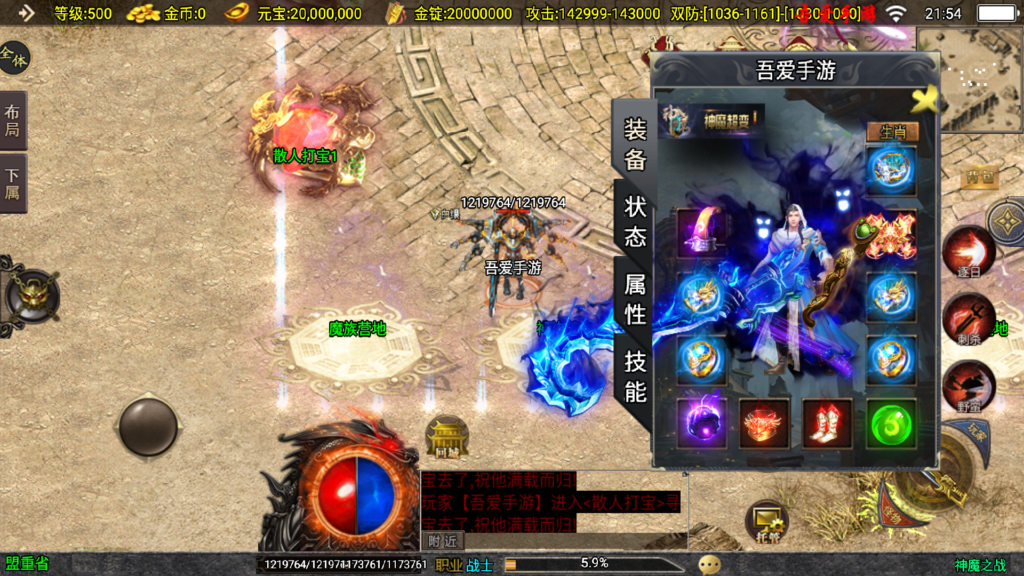Image resolution: width=1024 pixels, height=576 pixels.
Task: Select the green orb equipment slot
Action: tap(890, 423)
